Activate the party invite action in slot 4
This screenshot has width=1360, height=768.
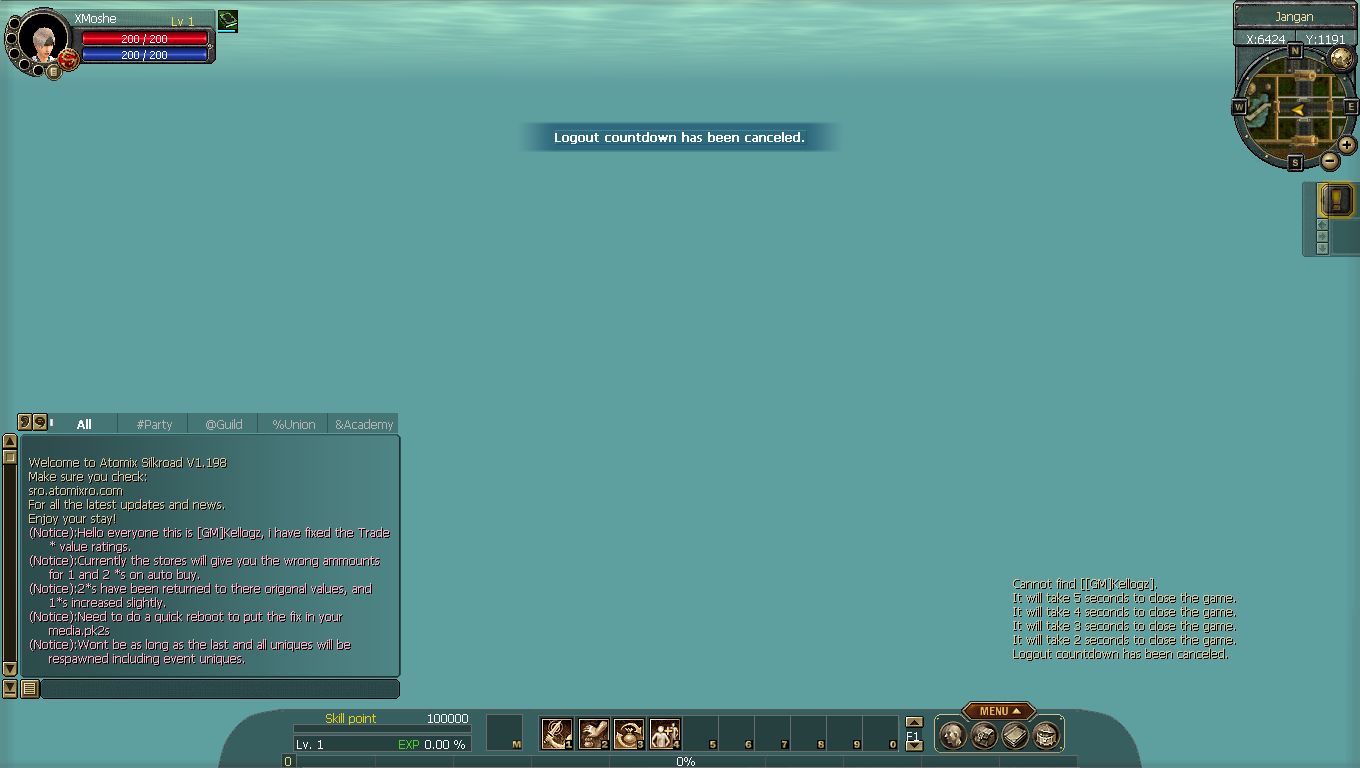click(x=665, y=734)
